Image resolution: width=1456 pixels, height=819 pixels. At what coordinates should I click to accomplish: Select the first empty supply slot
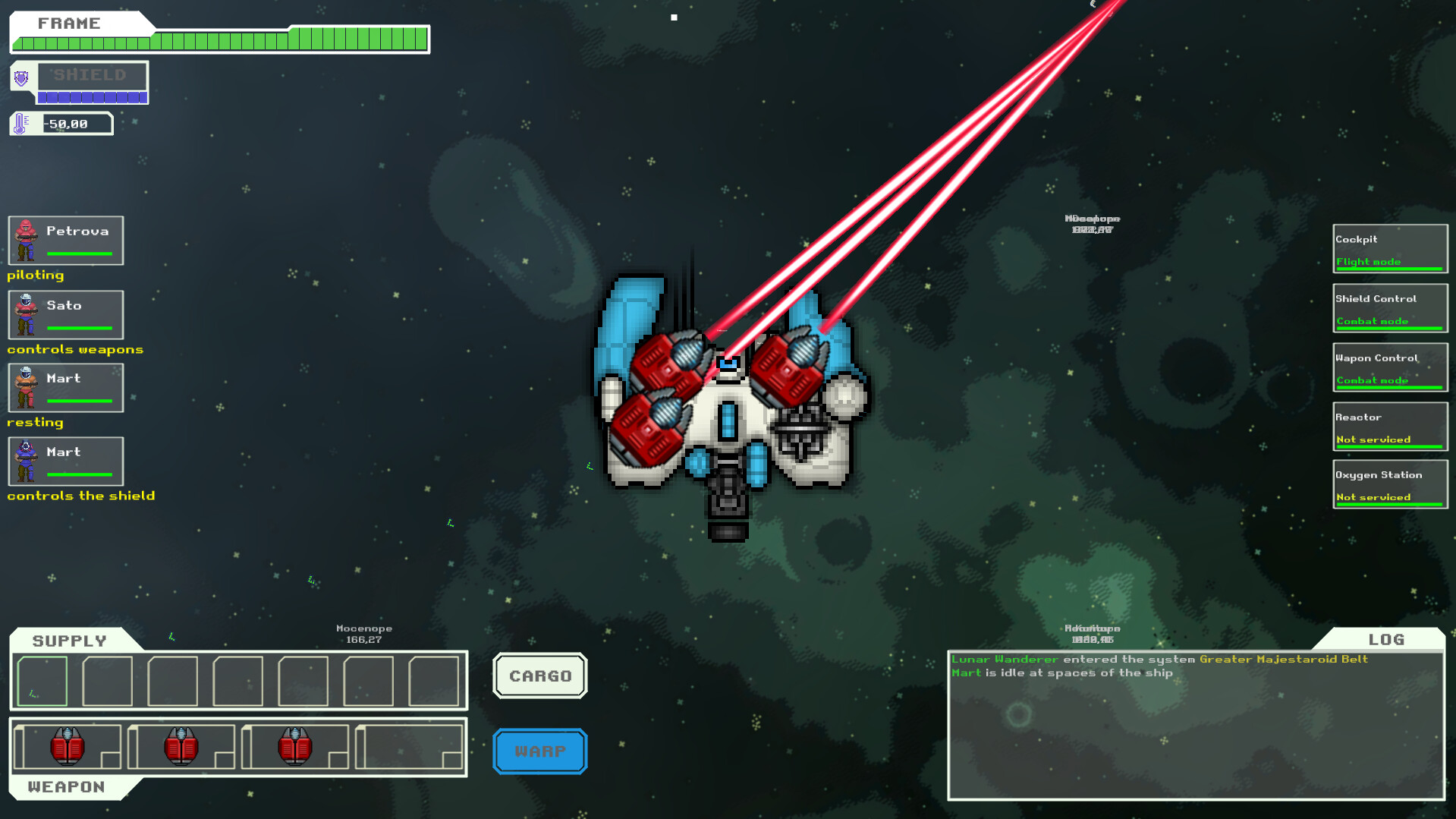(42, 681)
